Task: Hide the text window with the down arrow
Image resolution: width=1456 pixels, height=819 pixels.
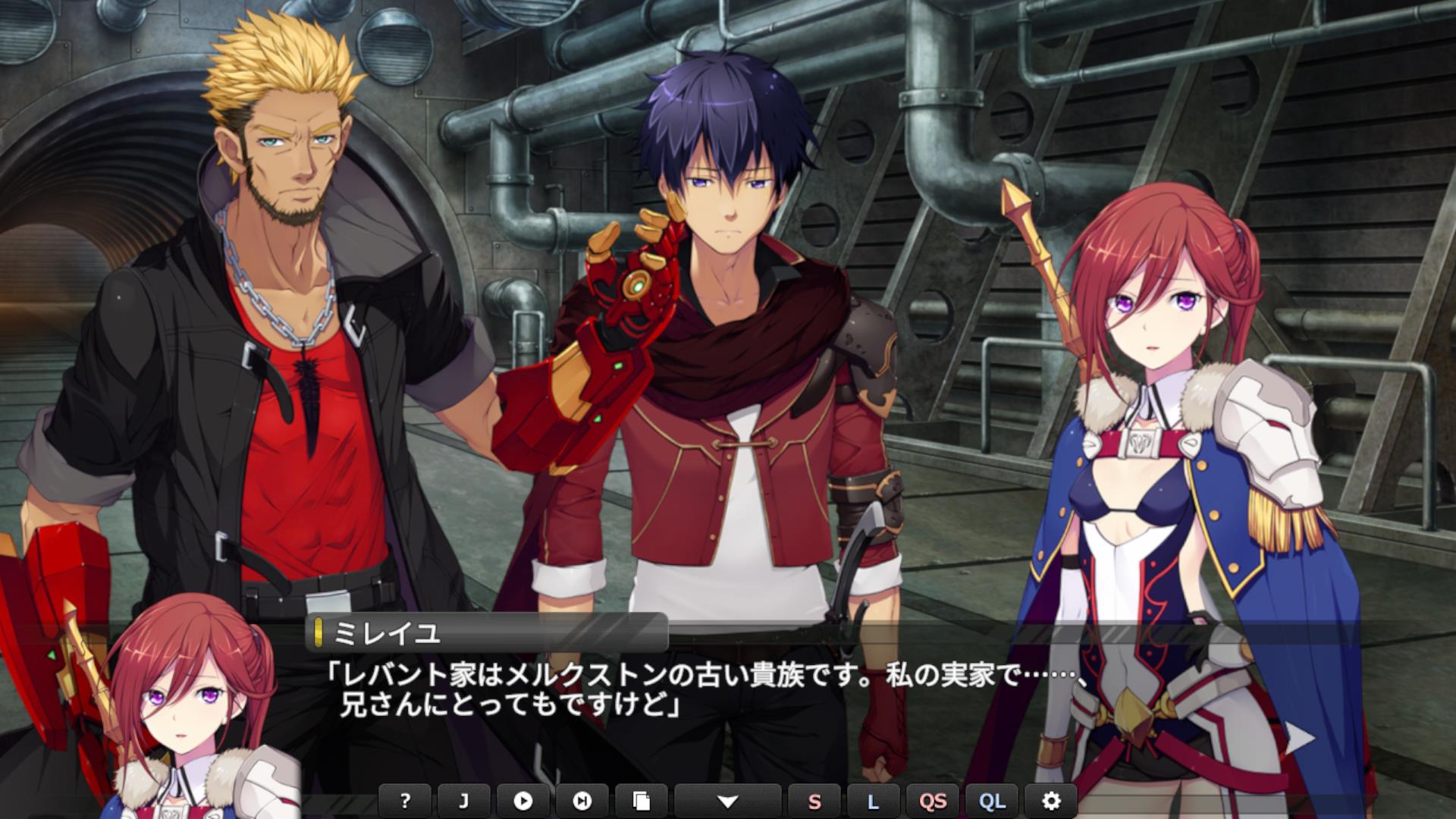Action: click(727, 801)
